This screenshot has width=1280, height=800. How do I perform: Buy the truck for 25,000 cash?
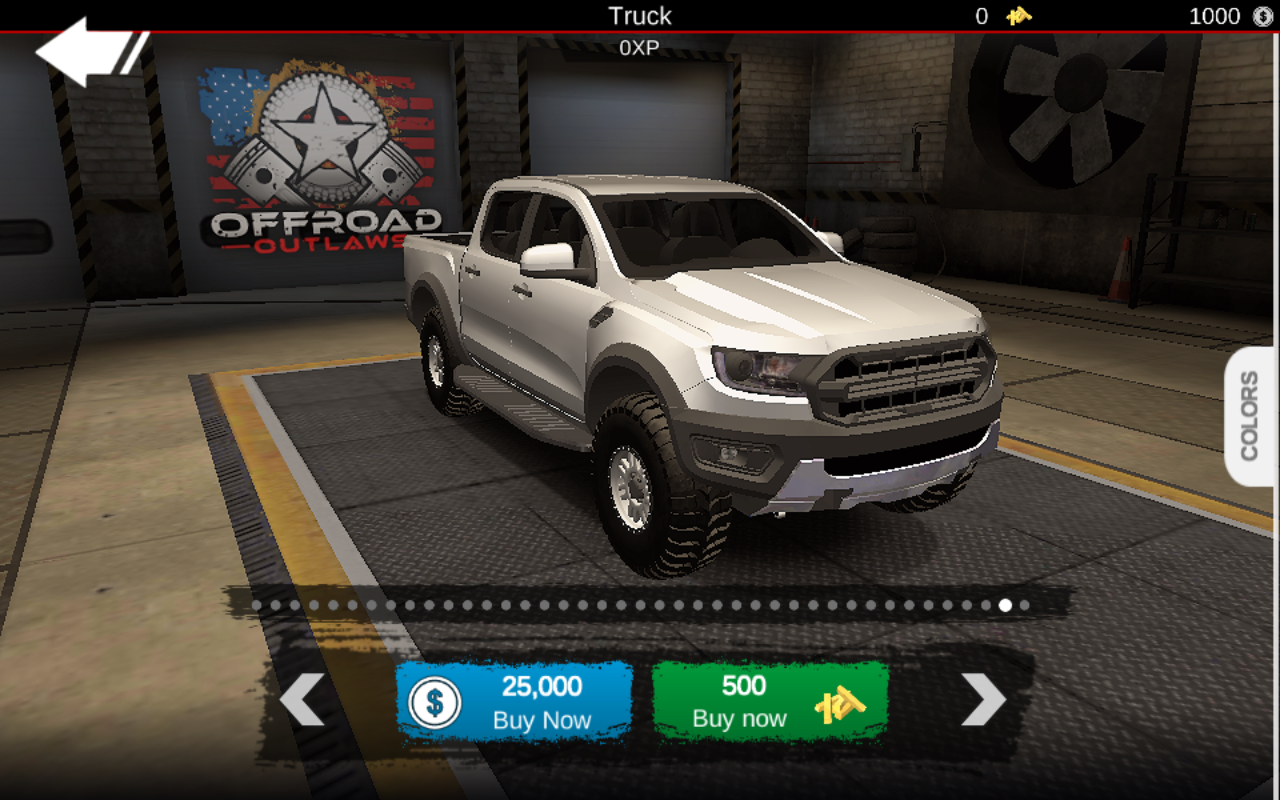(x=514, y=701)
